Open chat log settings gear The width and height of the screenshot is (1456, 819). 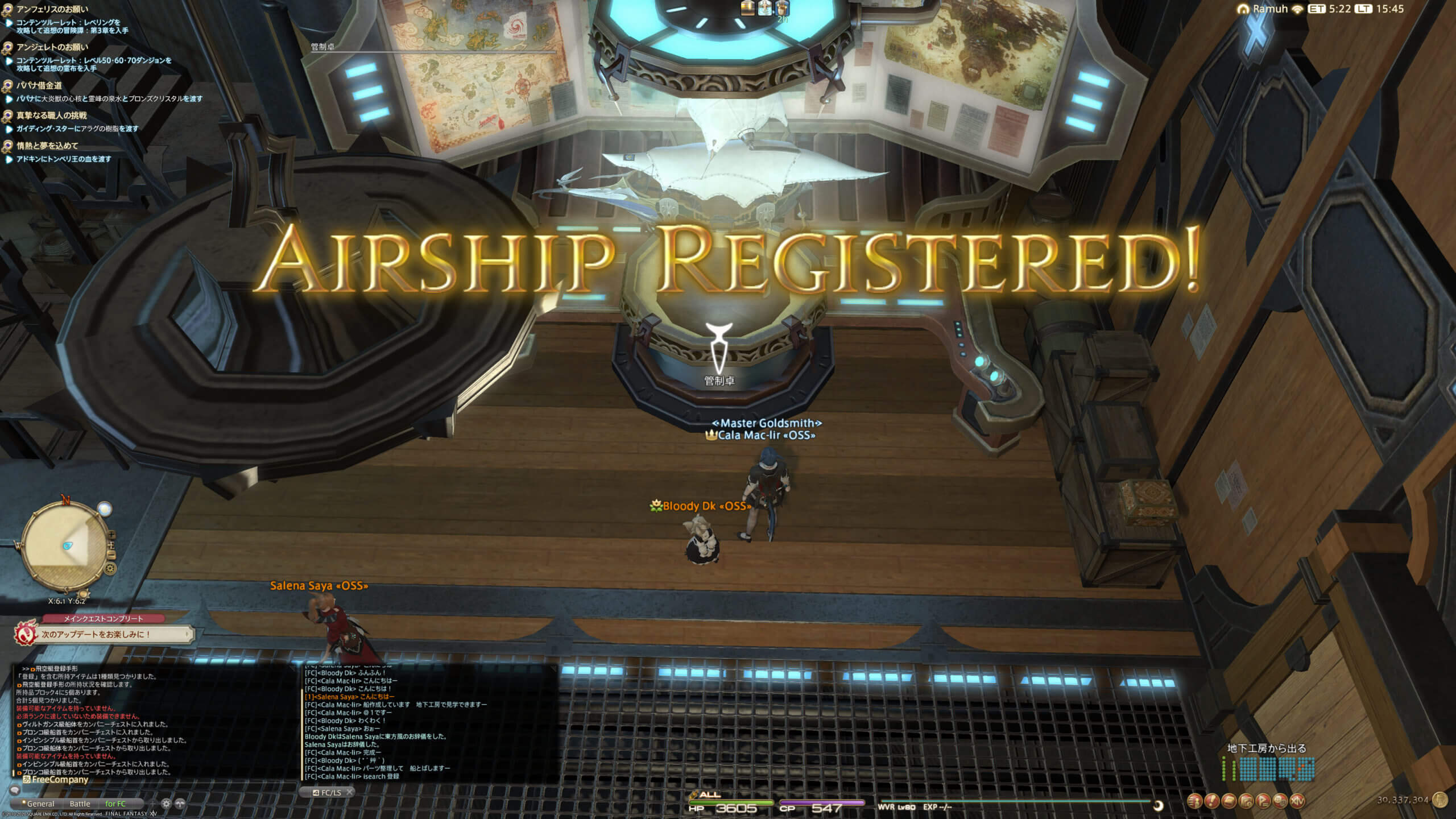pos(166,804)
